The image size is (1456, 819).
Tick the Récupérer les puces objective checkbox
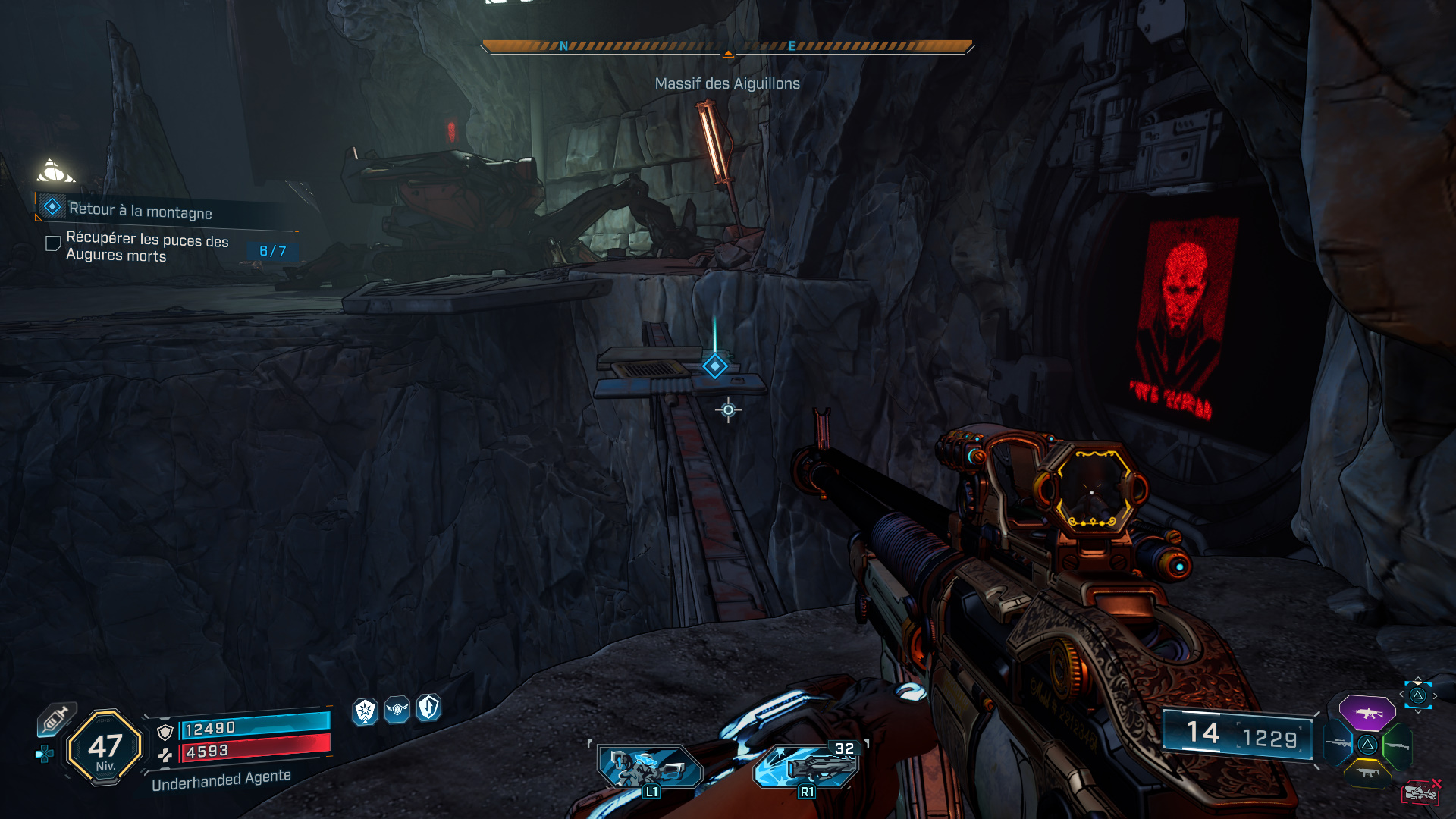click(53, 243)
